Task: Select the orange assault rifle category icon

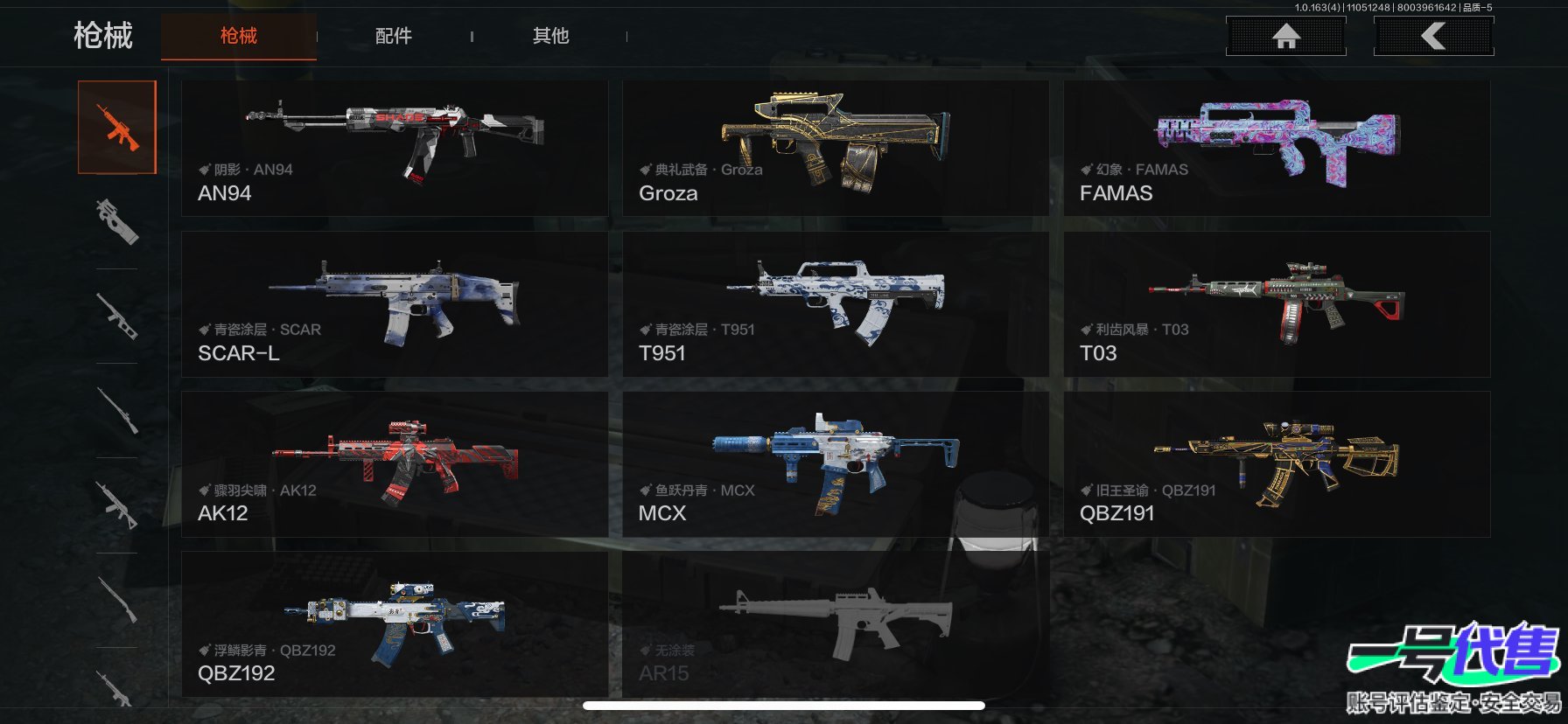Action: coord(117,128)
